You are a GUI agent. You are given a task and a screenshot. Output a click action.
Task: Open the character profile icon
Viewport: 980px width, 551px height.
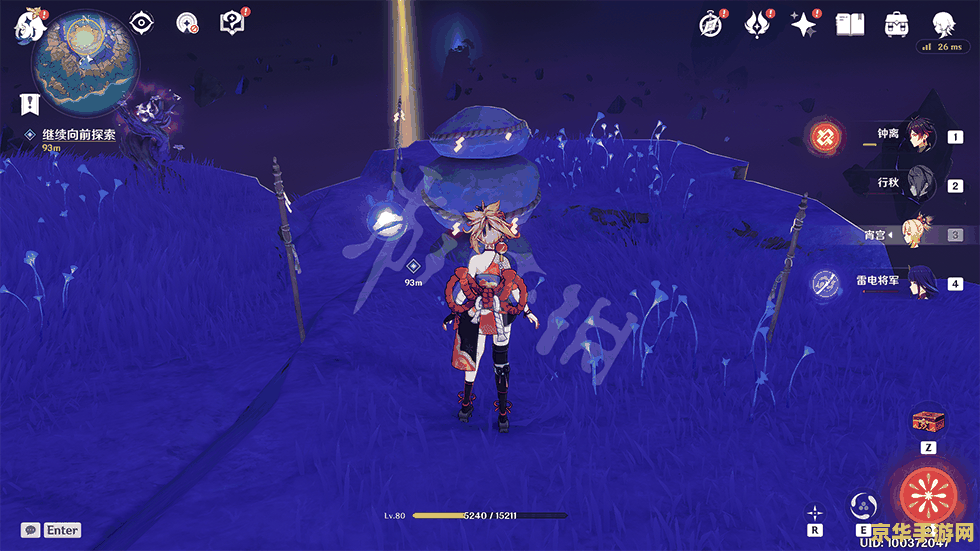[943, 25]
